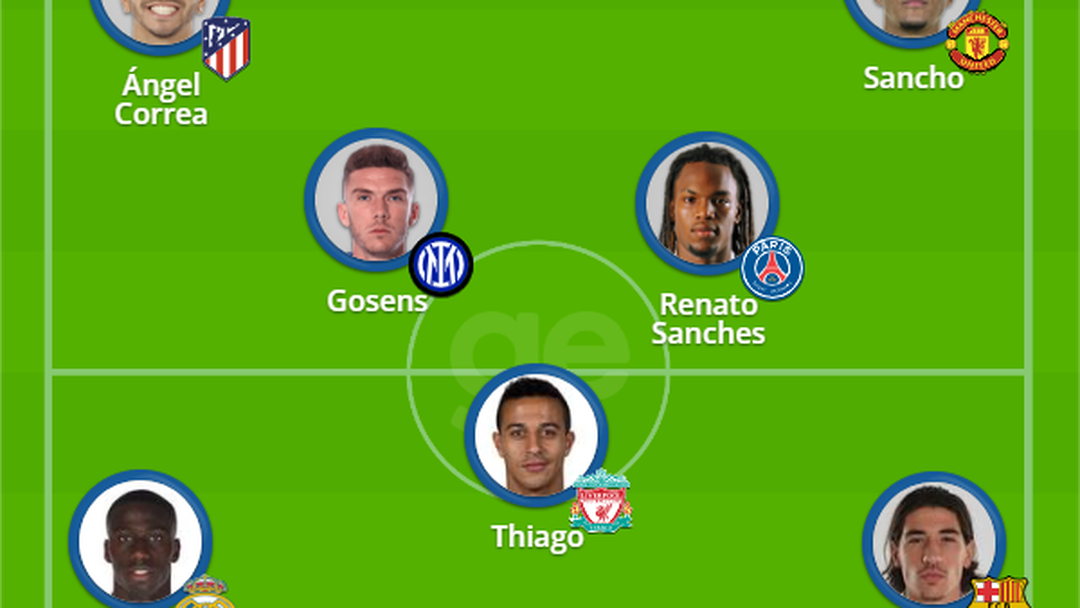Click the Inter Milan club badge
Screen dimensions: 1080x608
click(440, 264)
